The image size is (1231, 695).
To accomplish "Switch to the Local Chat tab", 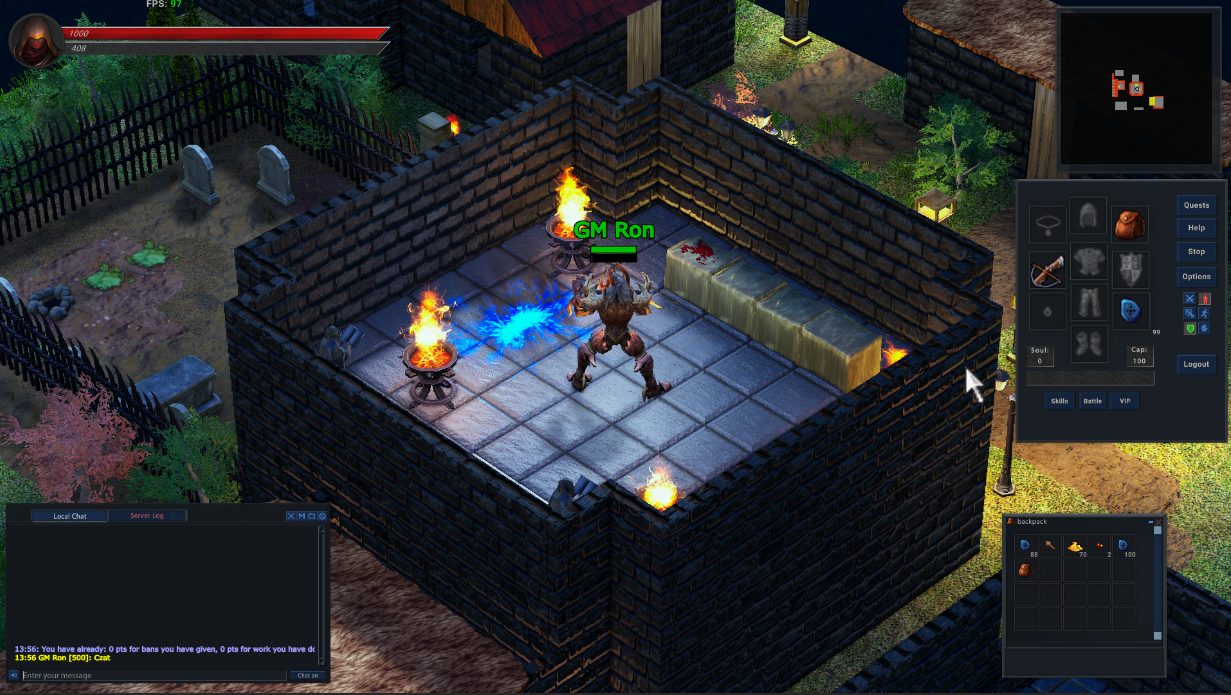I will (70, 516).
